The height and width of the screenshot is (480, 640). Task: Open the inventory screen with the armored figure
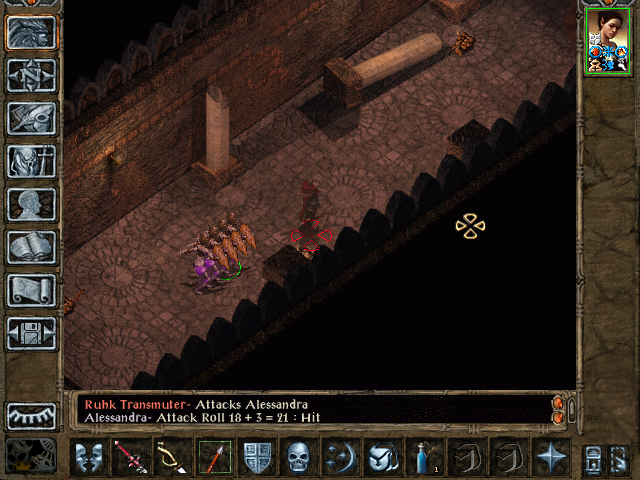tap(32, 161)
